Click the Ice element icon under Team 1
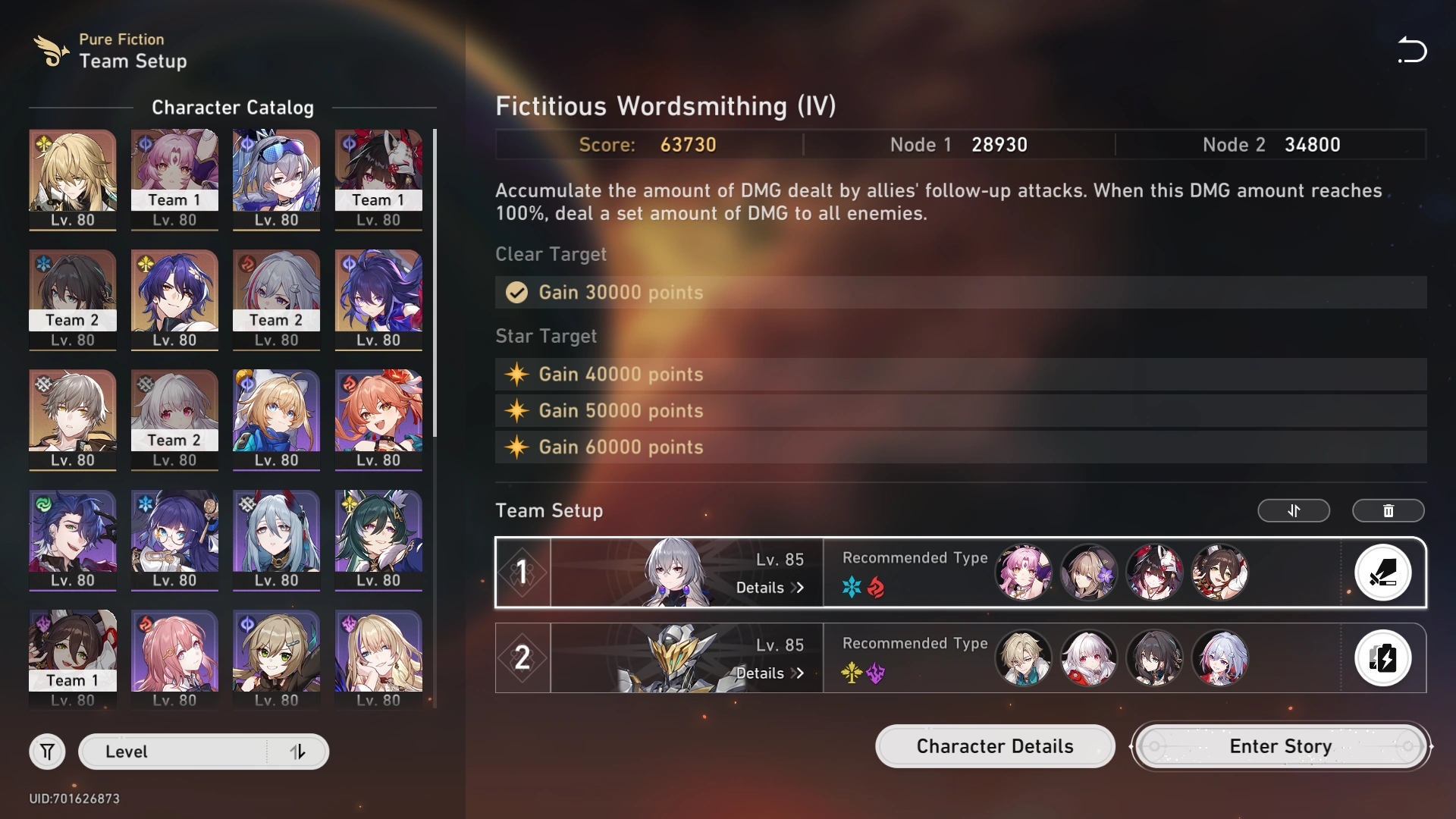 point(852,588)
